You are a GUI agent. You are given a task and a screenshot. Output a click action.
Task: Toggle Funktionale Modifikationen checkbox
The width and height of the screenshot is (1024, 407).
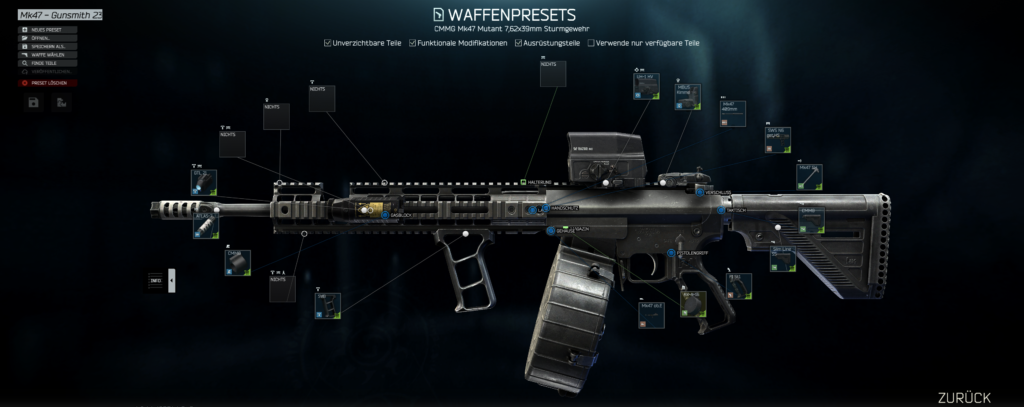click(413, 43)
